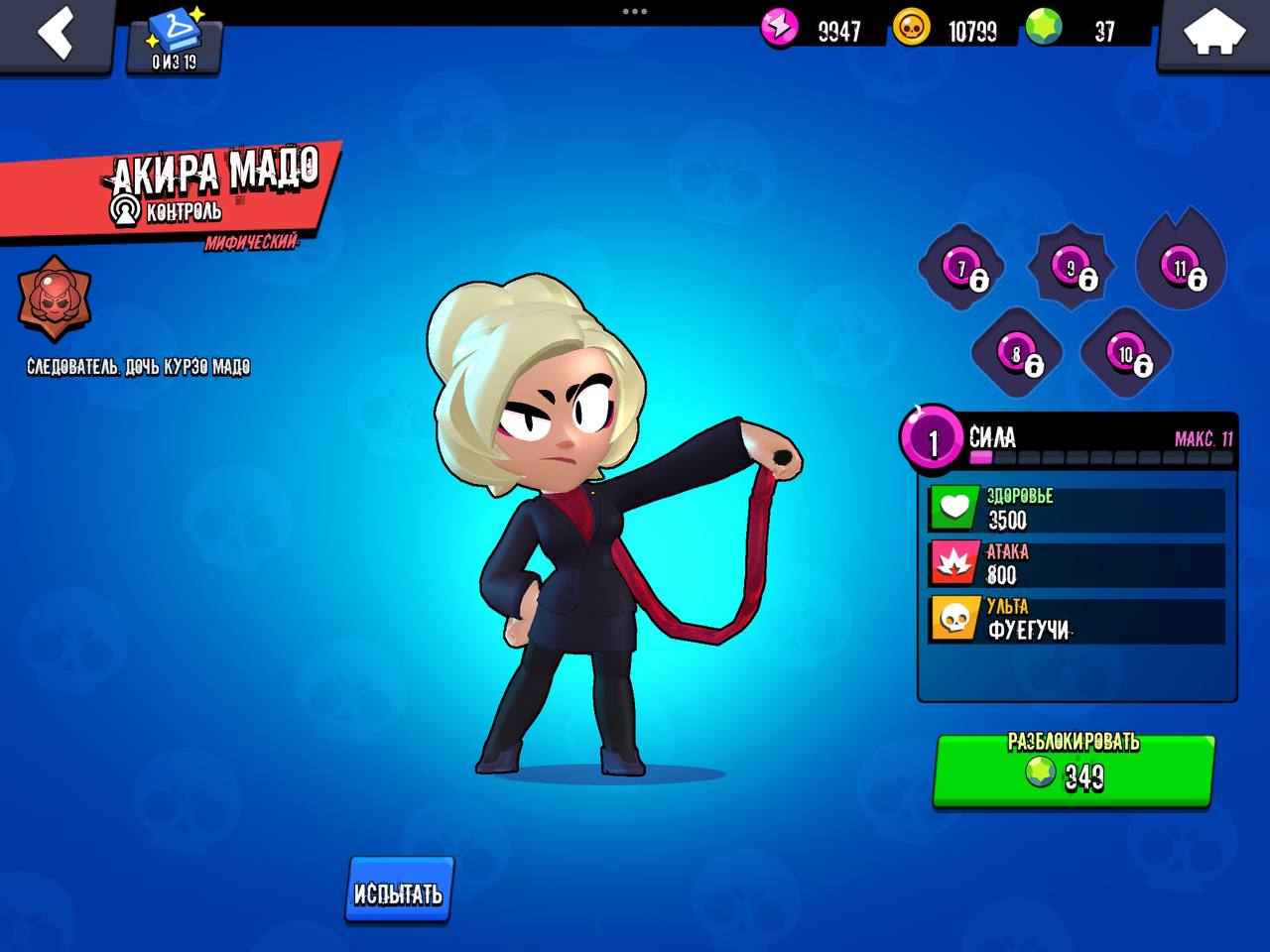Try the brawler with Испытать button
Image resolution: width=1270 pixels, height=952 pixels.
point(399,892)
